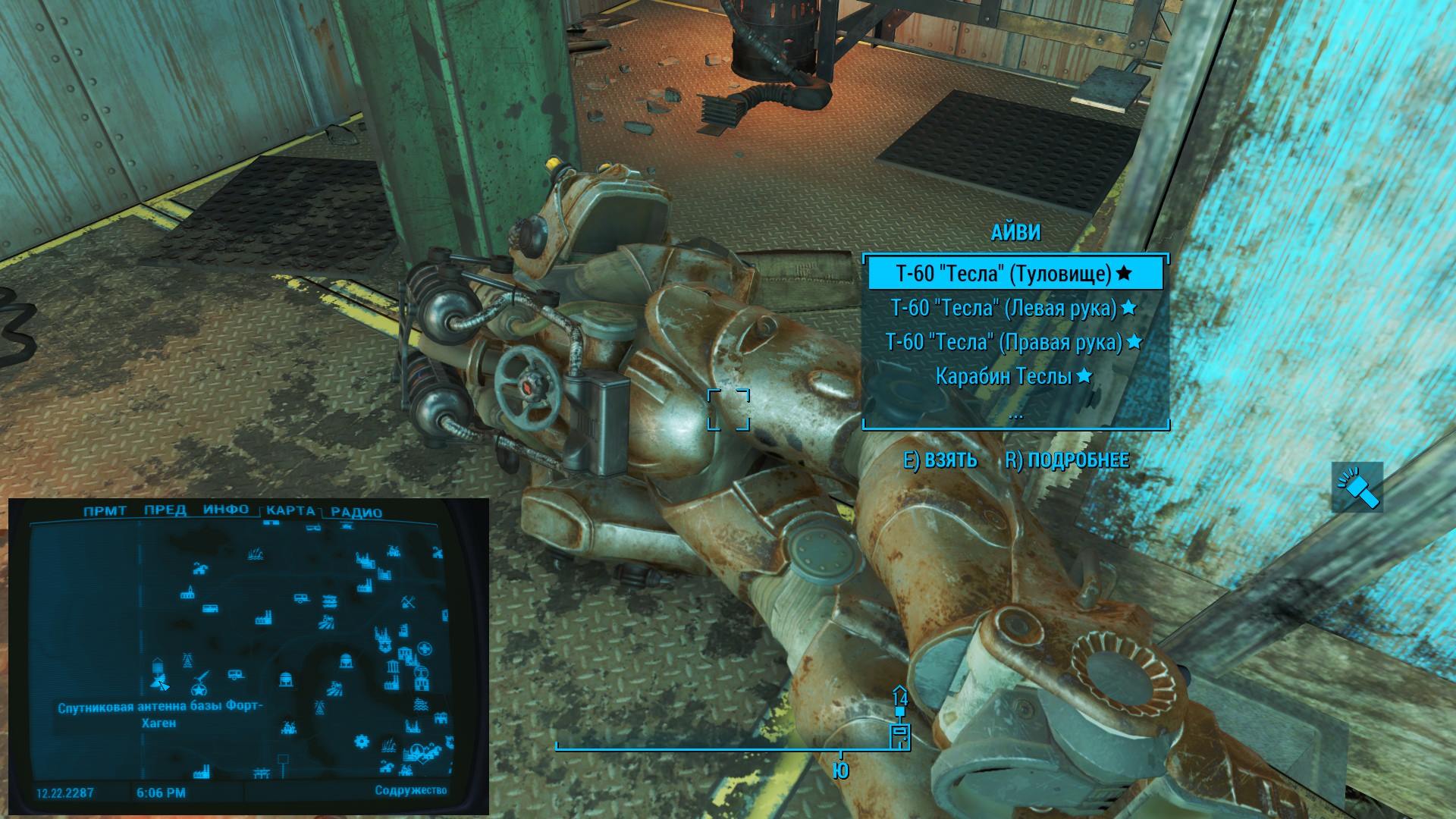Open the ПРЕД tab on the Pip-Boy
Screen dimensions: 1456x819
[165, 510]
